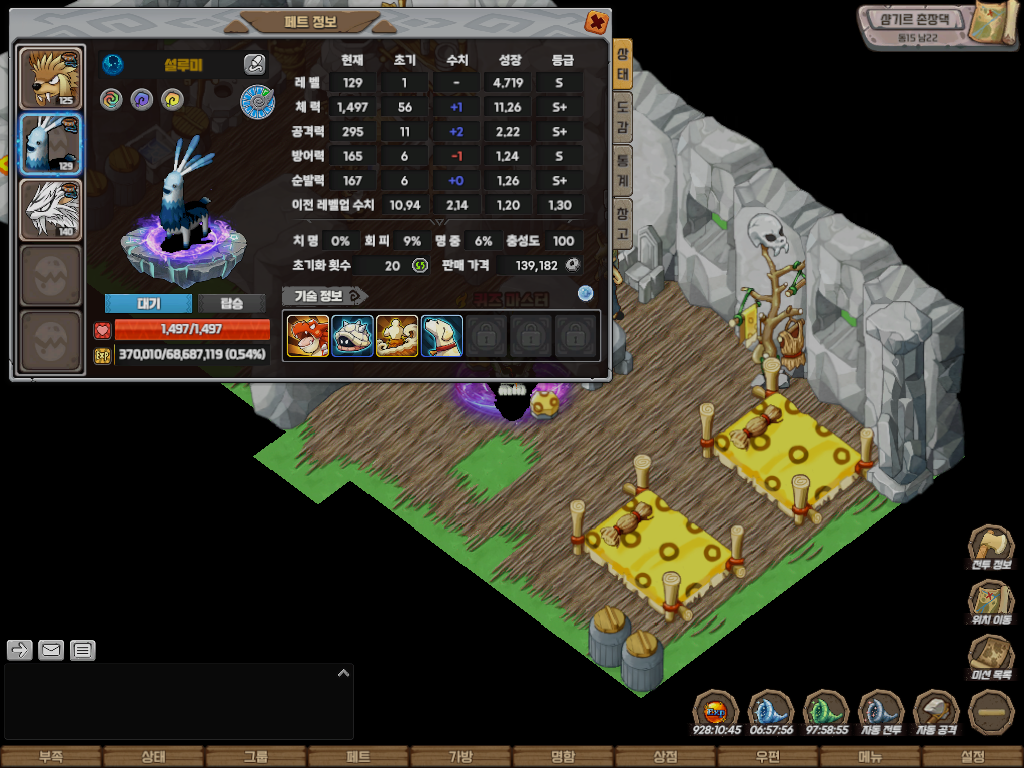Click the green stat reset icon beside 20

(x=420, y=265)
